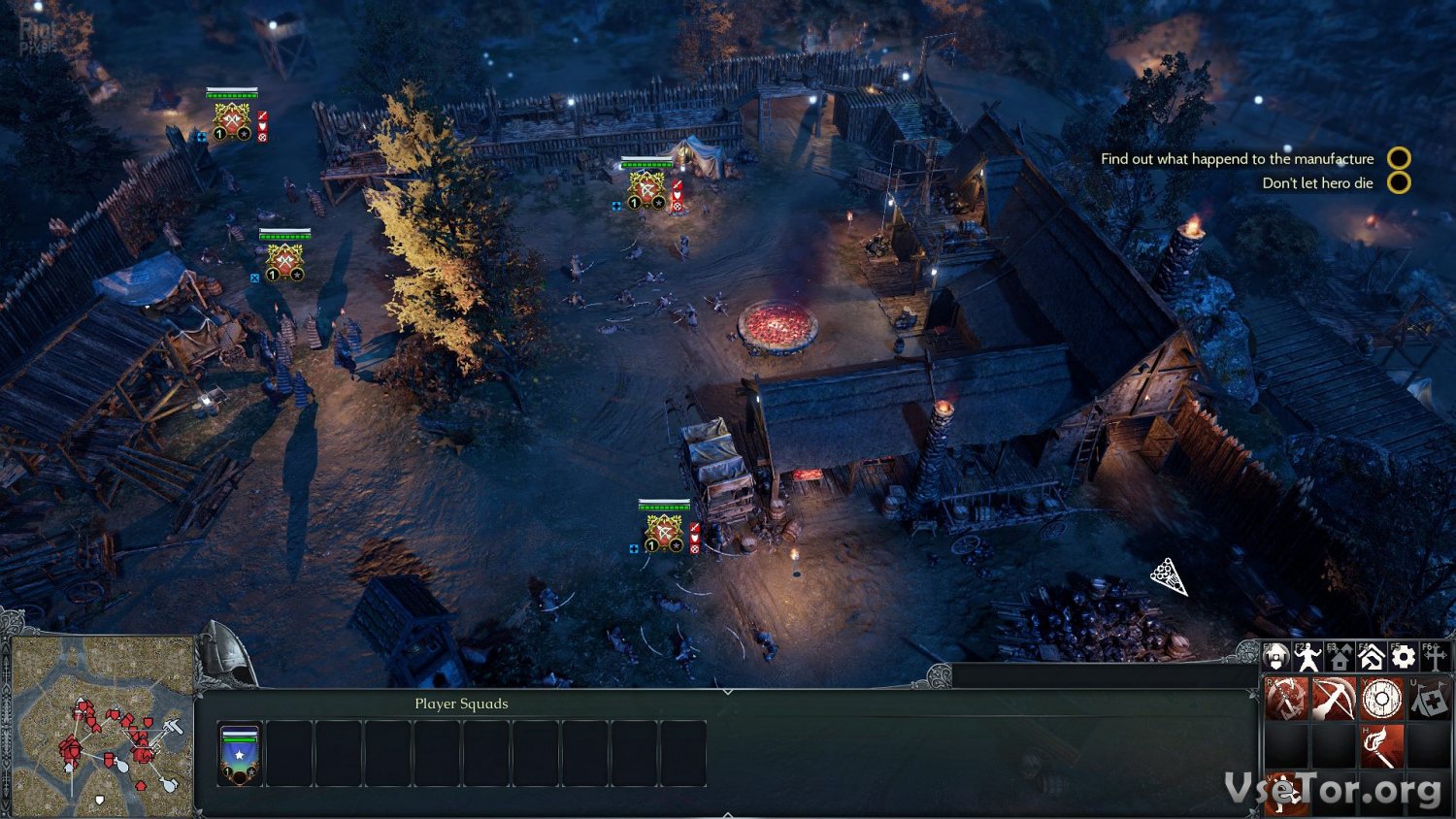
Task: Click the 'Find out what happend' objective
Action: pyautogui.click(x=1237, y=158)
